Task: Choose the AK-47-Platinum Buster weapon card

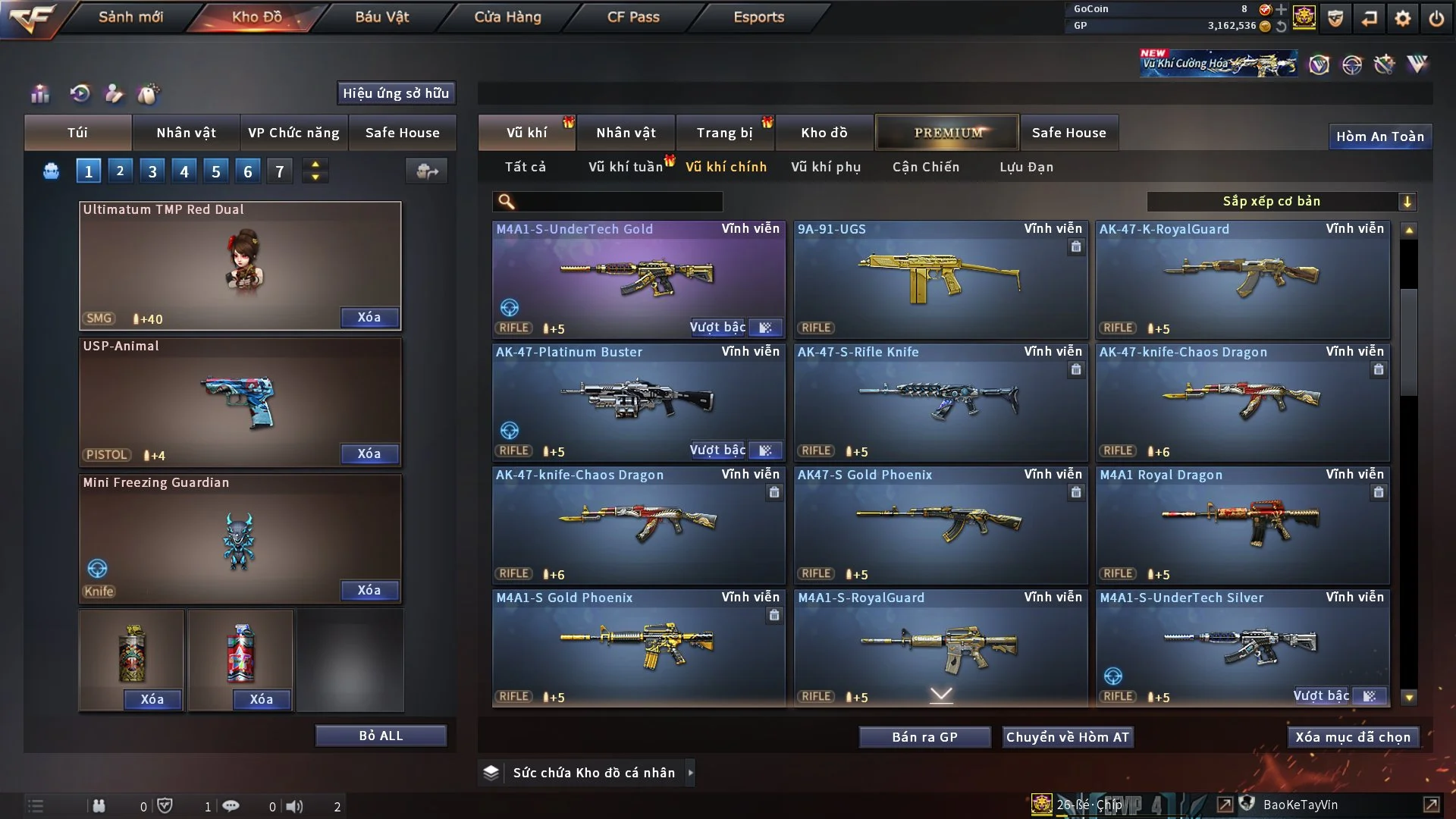Action: [639, 402]
